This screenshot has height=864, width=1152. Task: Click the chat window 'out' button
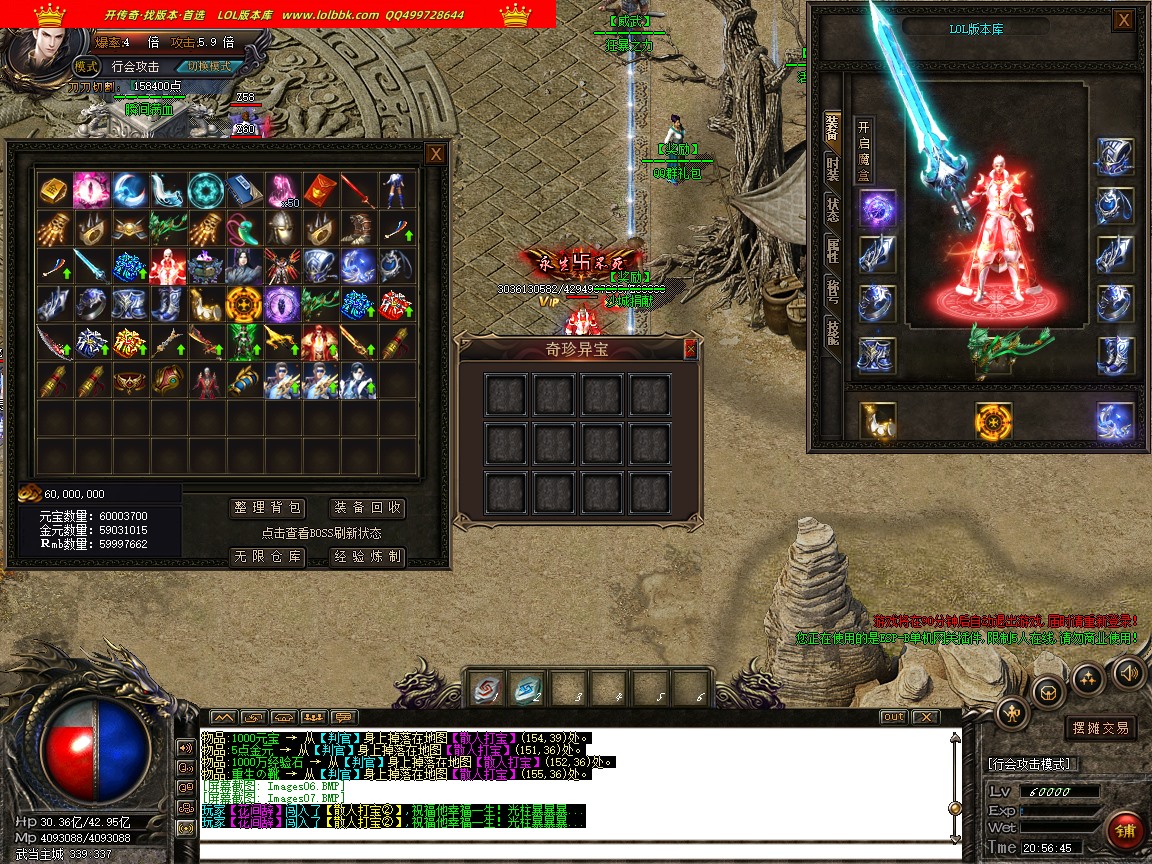pyautogui.click(x=893, y=717)
